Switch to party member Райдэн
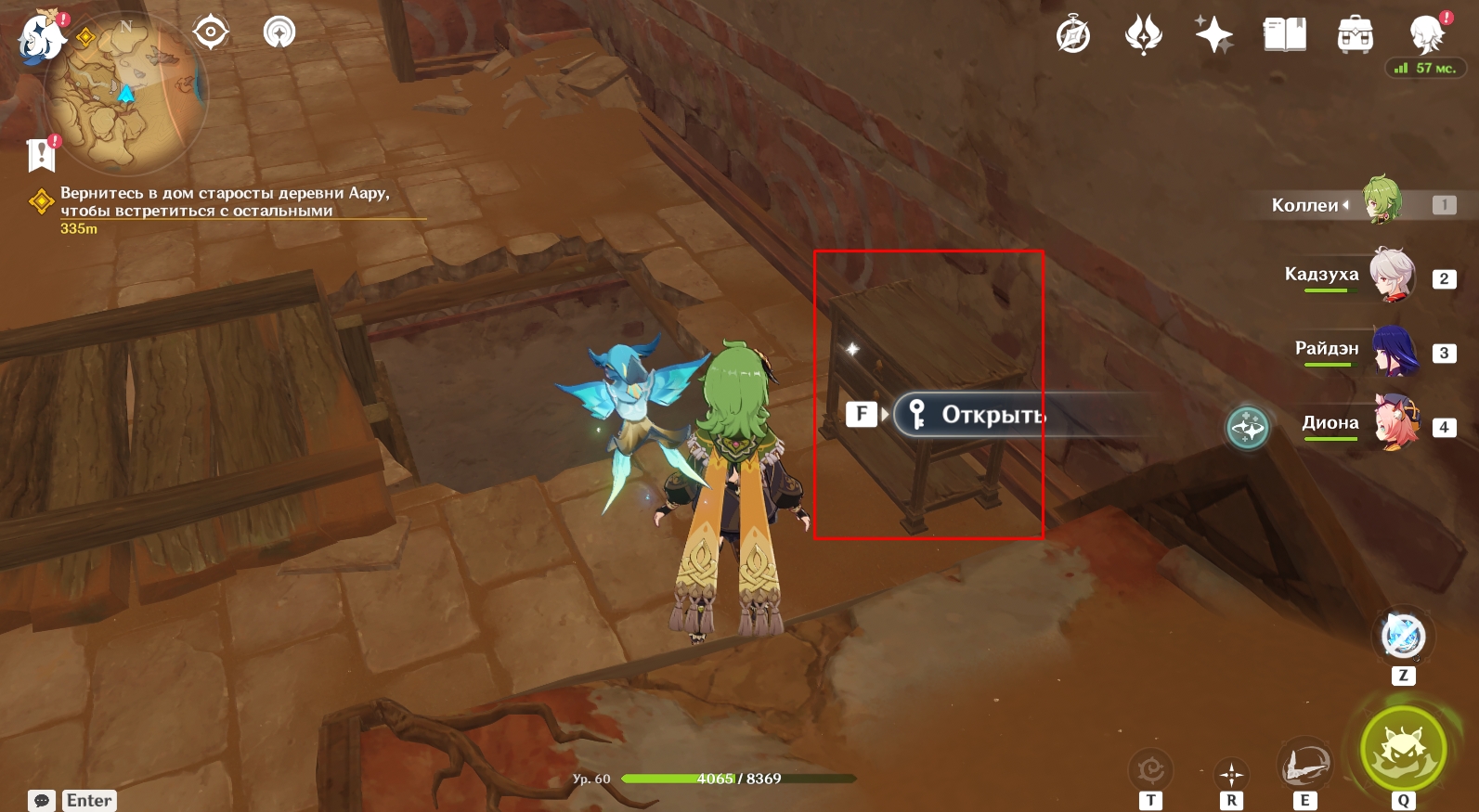1479x812 pixels. click(1394, 350)
